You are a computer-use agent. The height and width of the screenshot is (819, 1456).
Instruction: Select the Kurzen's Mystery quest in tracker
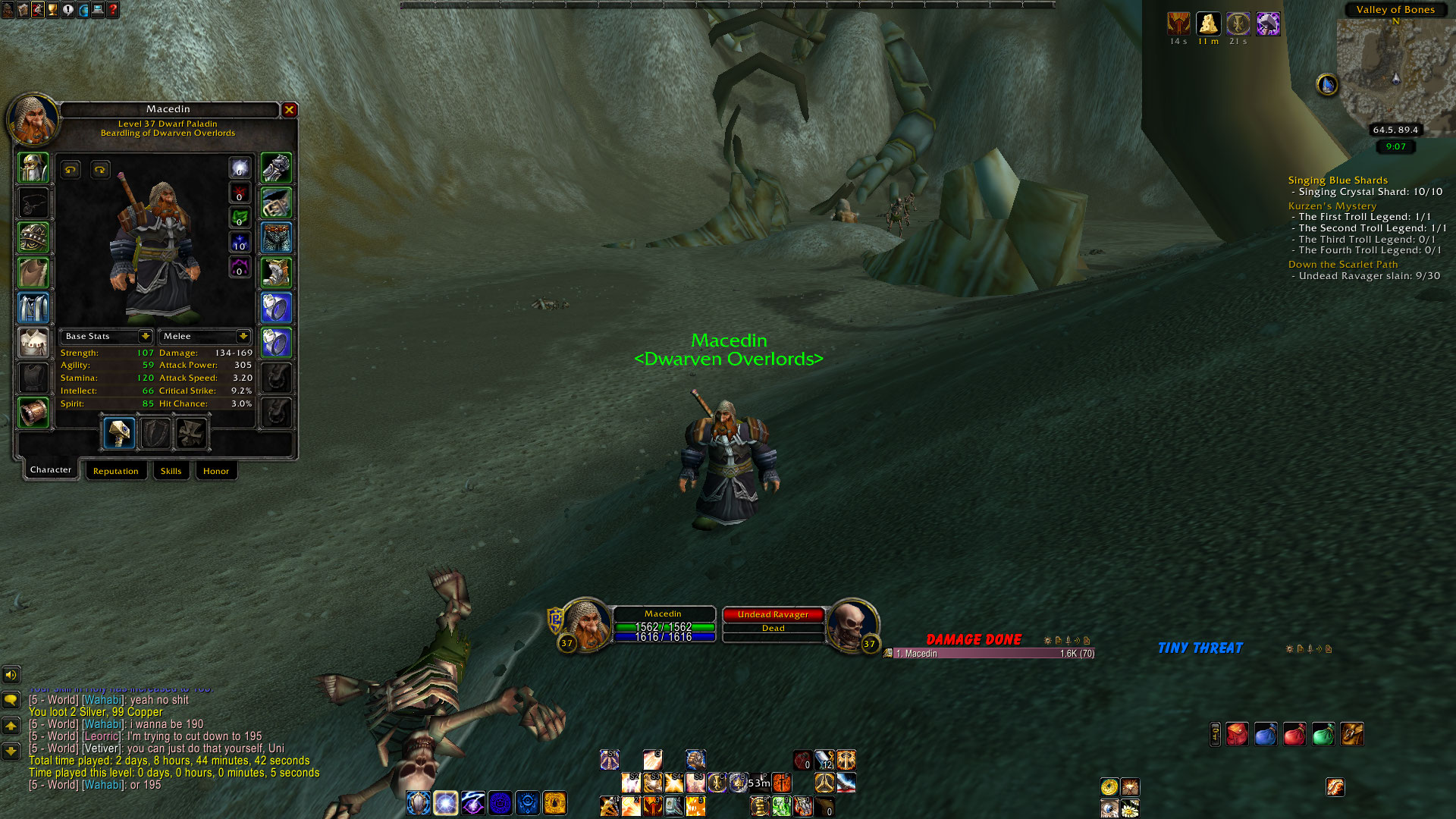(x=1332, y=206)
